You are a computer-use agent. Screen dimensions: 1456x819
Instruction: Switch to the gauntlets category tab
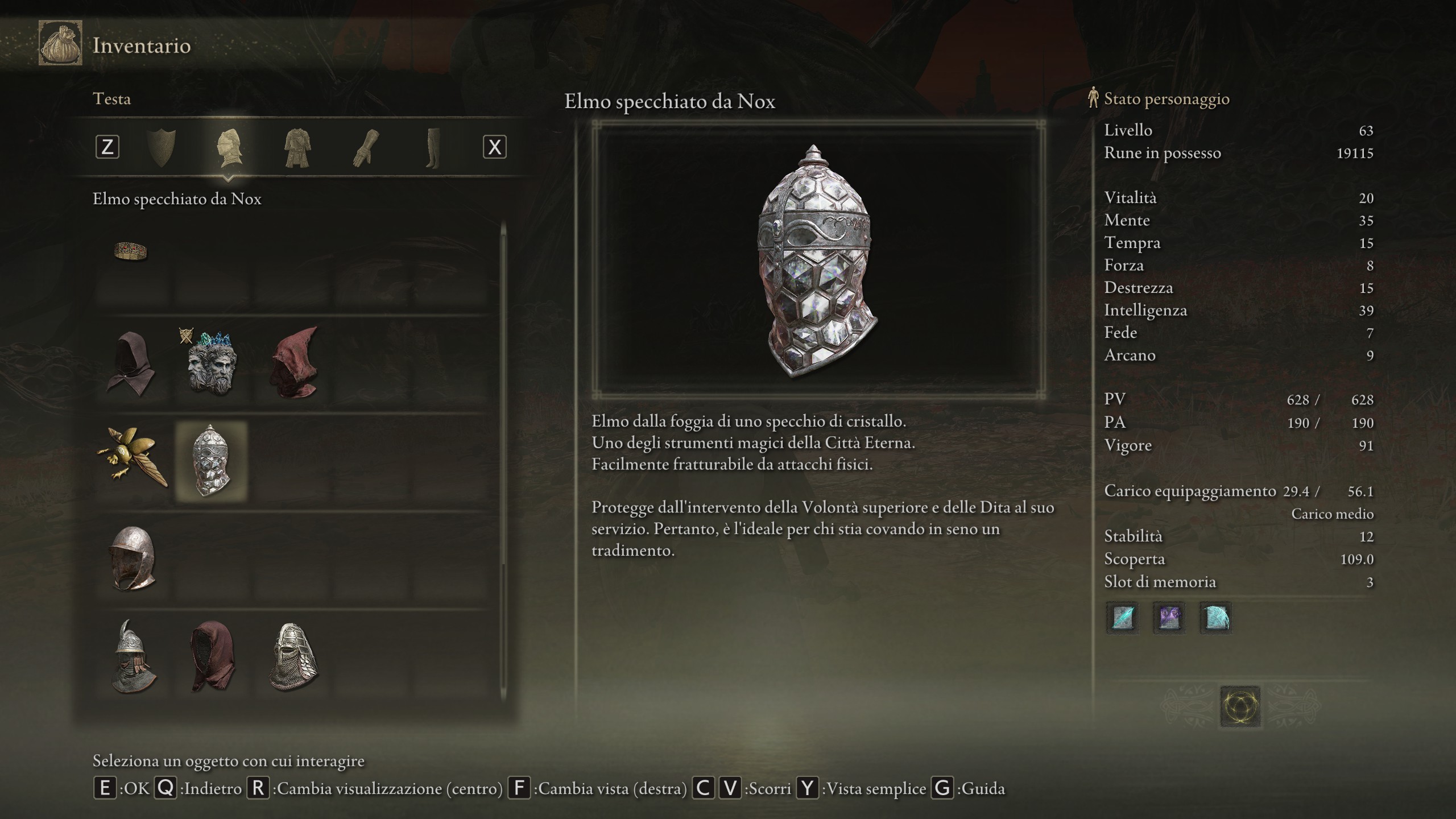(x=365, y=147)
